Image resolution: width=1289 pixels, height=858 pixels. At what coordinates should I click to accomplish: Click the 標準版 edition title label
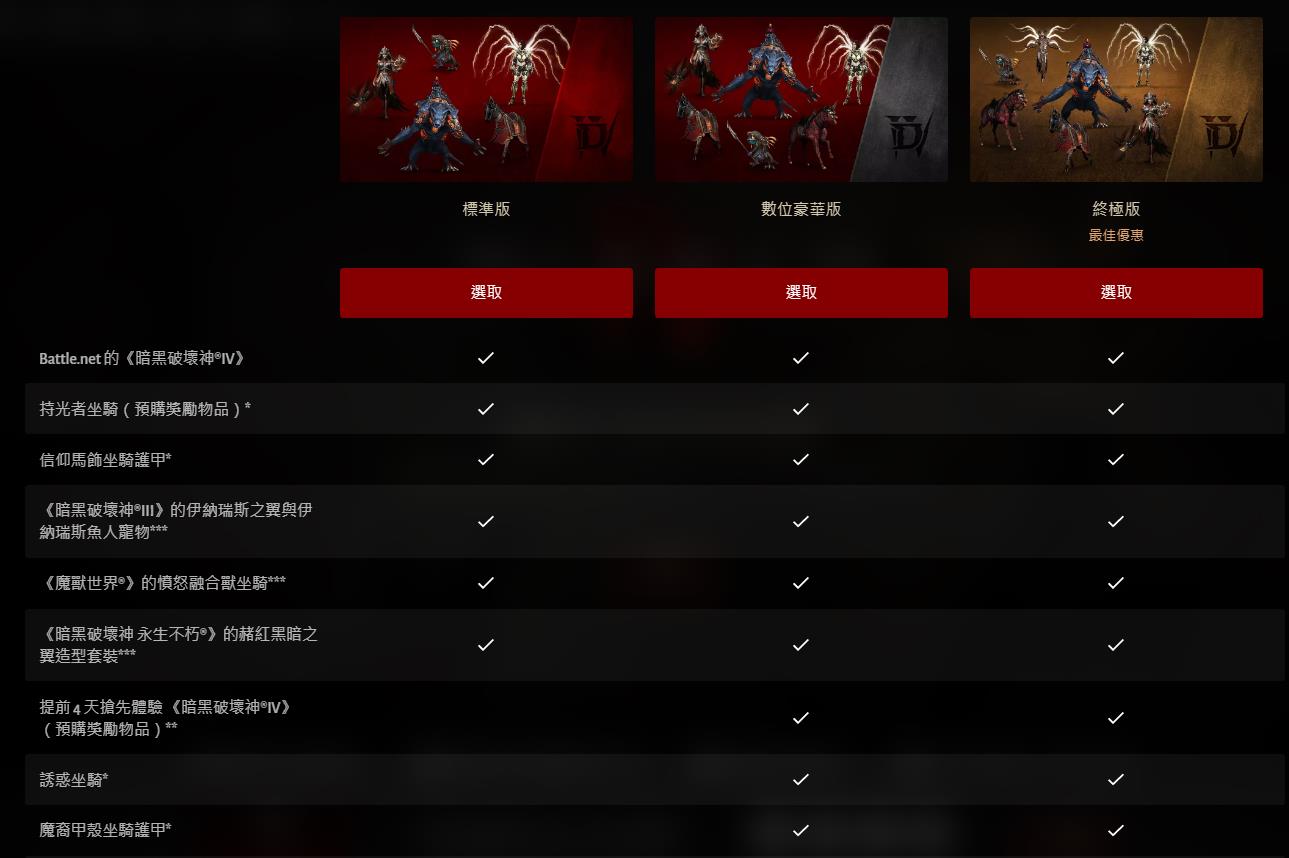pos(486,209)
